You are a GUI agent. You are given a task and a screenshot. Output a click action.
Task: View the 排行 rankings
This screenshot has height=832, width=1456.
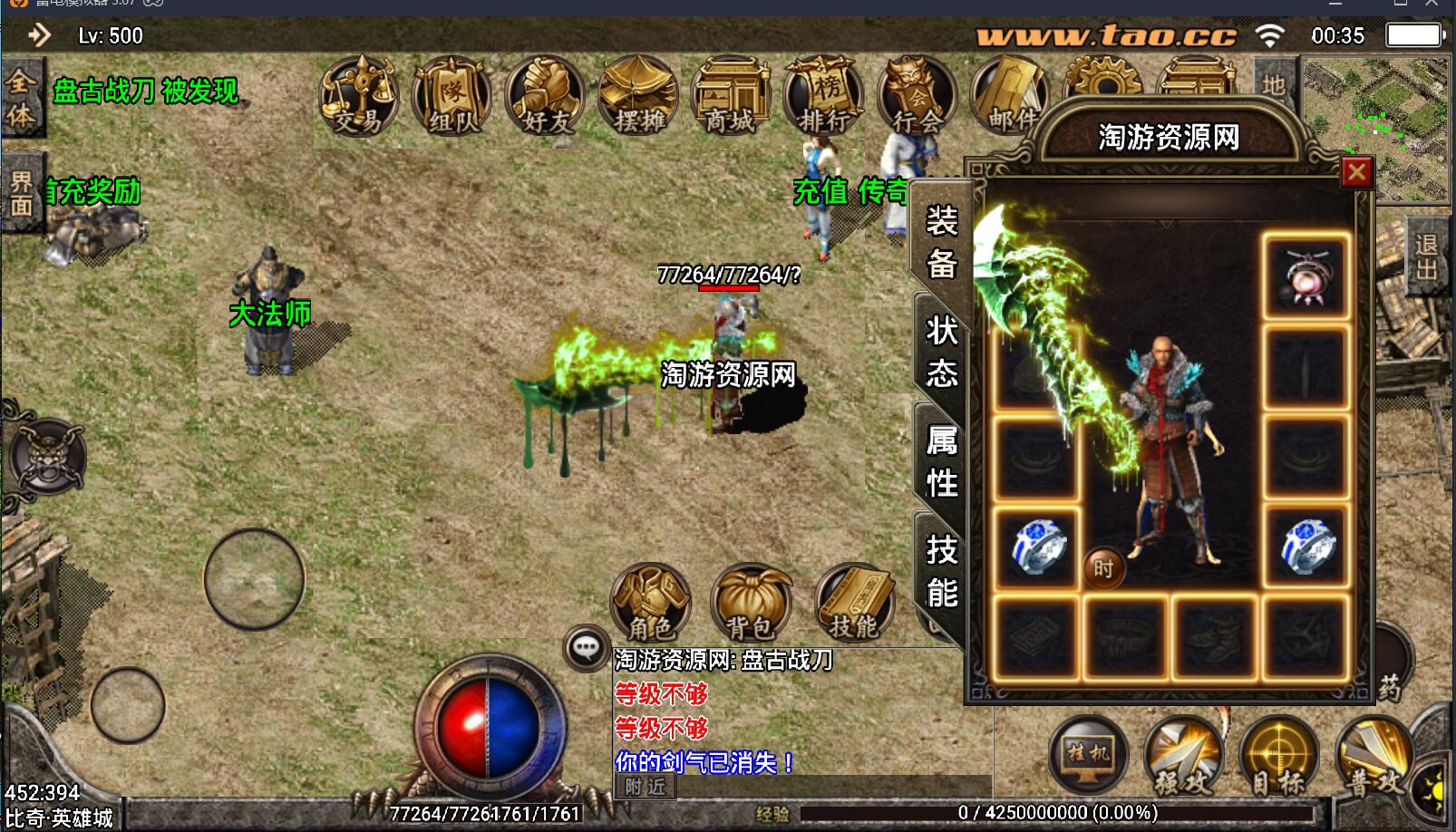(x=824, y=96)
